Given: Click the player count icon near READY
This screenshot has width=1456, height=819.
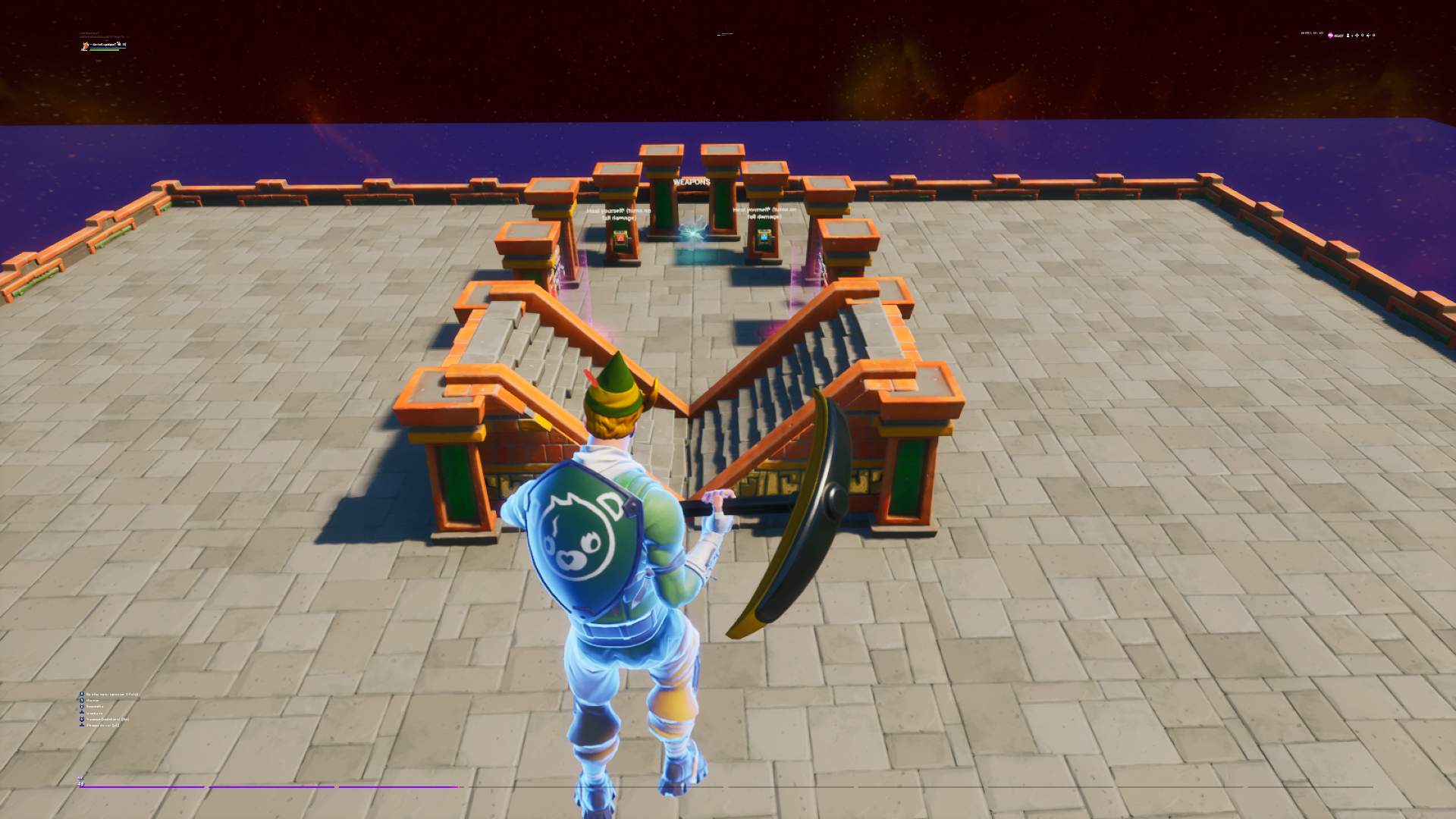Looking at the screenshot, I should click(x=1348, y=36).
